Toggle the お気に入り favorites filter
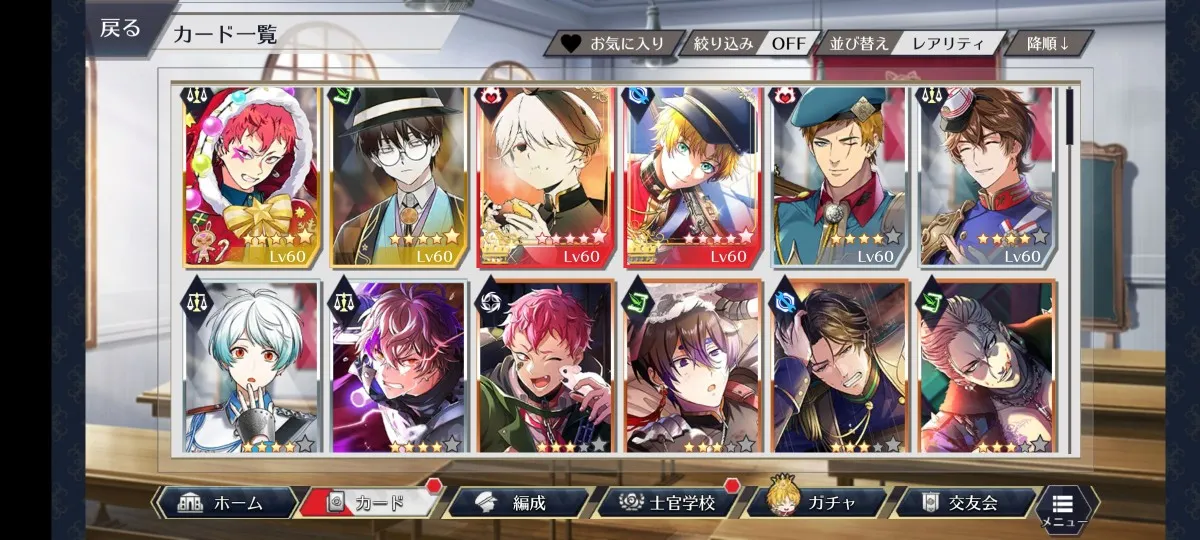This screenshot has height=540, width=1200. [x=614, y=44]
